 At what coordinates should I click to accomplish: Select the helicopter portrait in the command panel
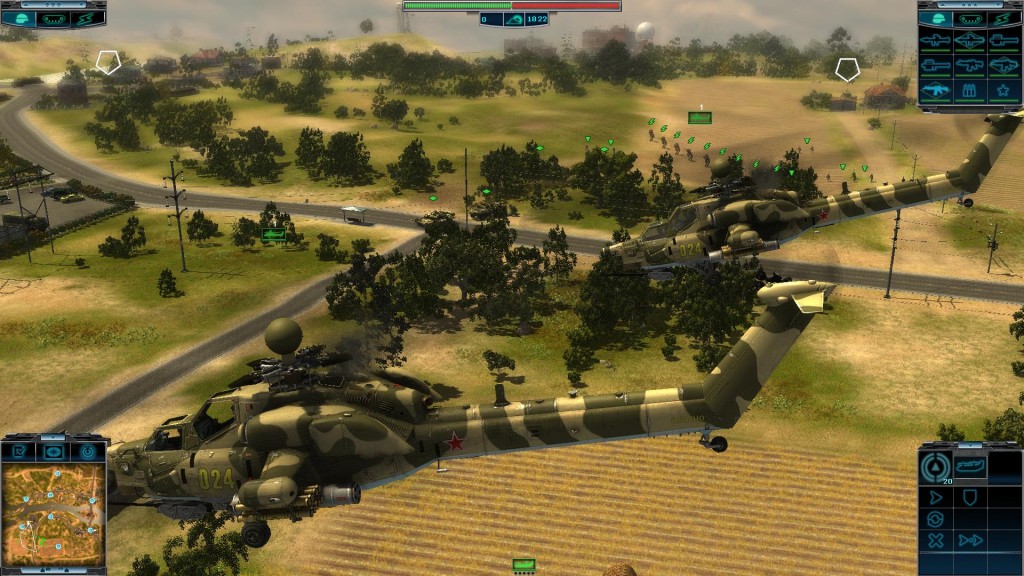coord(972,466)
